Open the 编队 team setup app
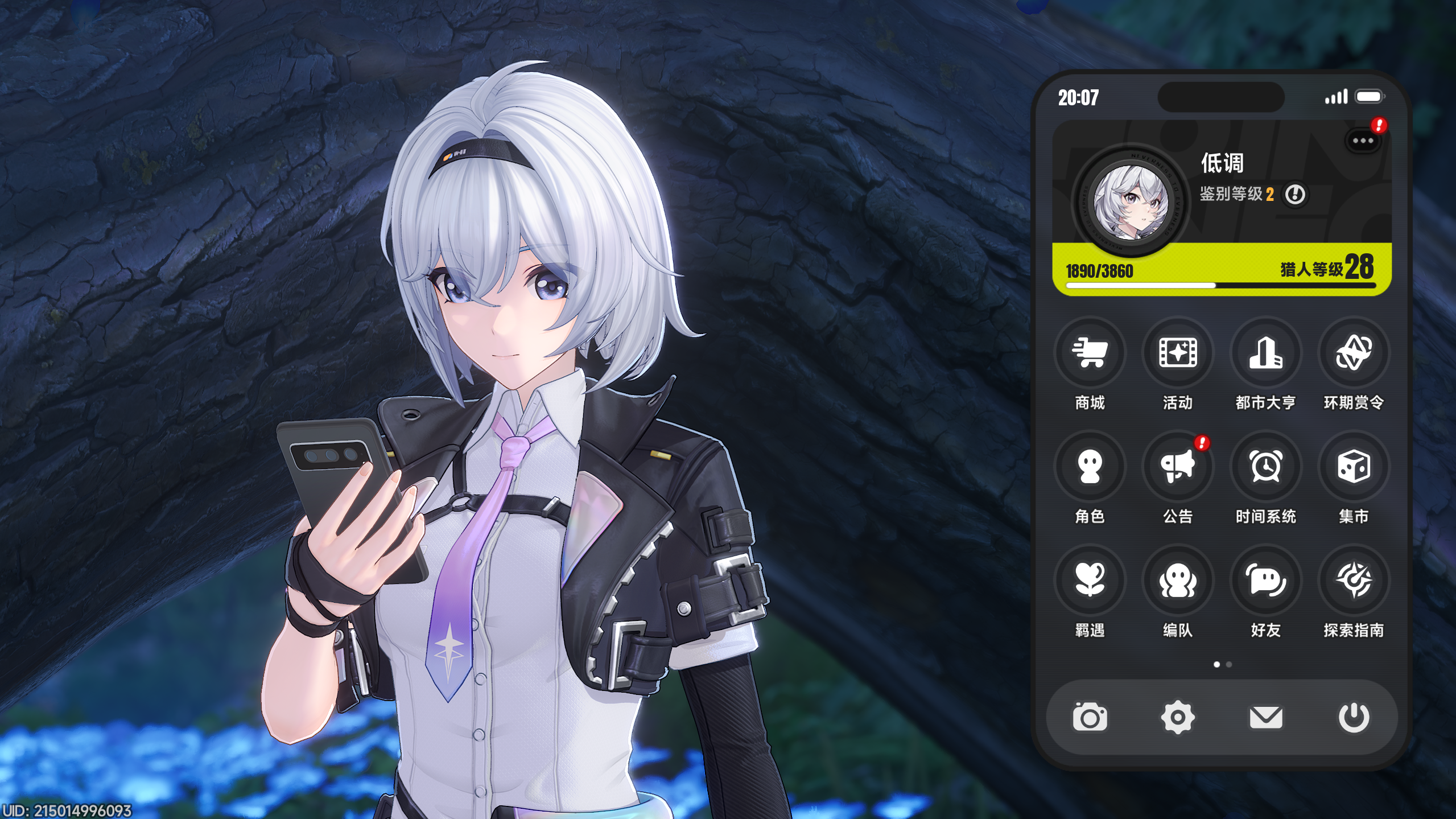 [x=1178, y=581]
